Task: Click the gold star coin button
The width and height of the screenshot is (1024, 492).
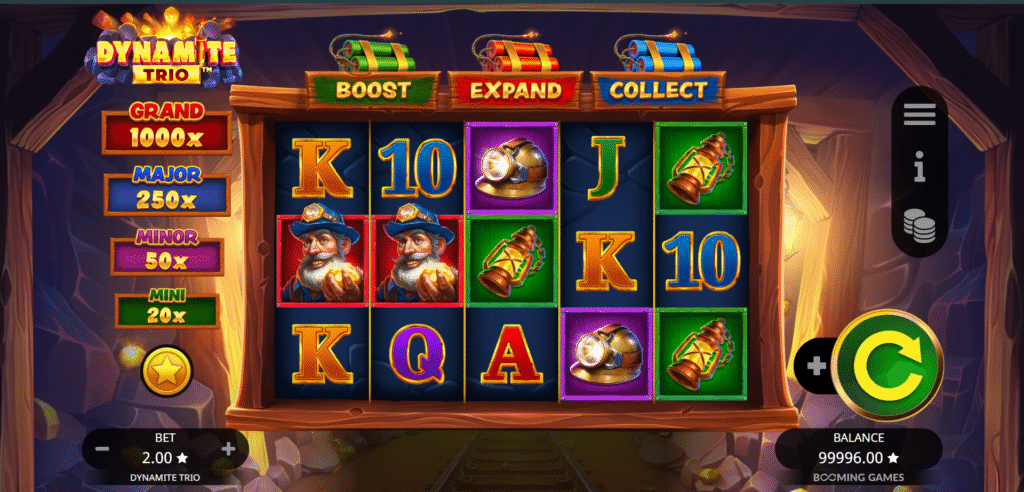Action: tap(166, 372)
